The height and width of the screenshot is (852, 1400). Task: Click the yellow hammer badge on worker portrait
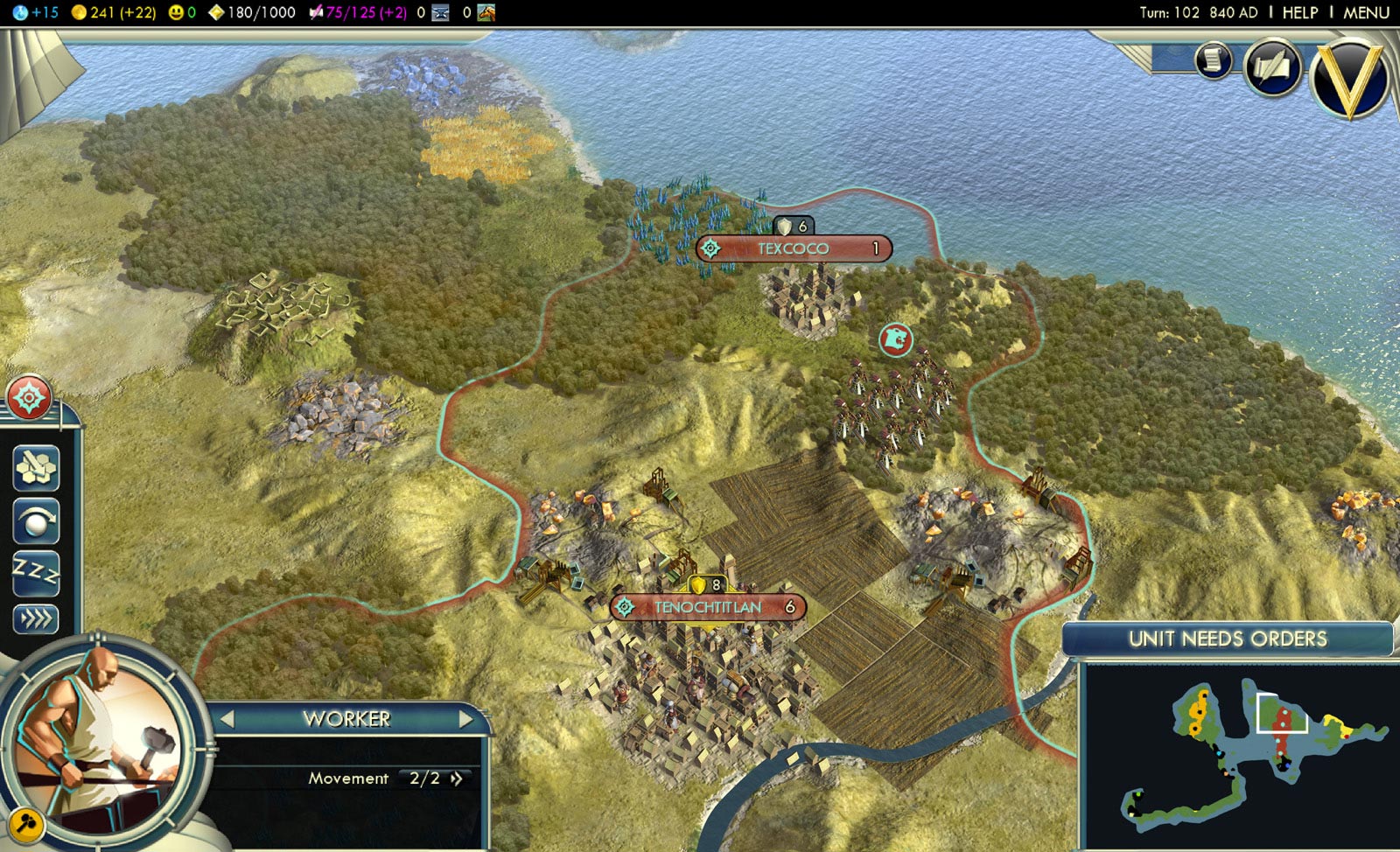27,824
